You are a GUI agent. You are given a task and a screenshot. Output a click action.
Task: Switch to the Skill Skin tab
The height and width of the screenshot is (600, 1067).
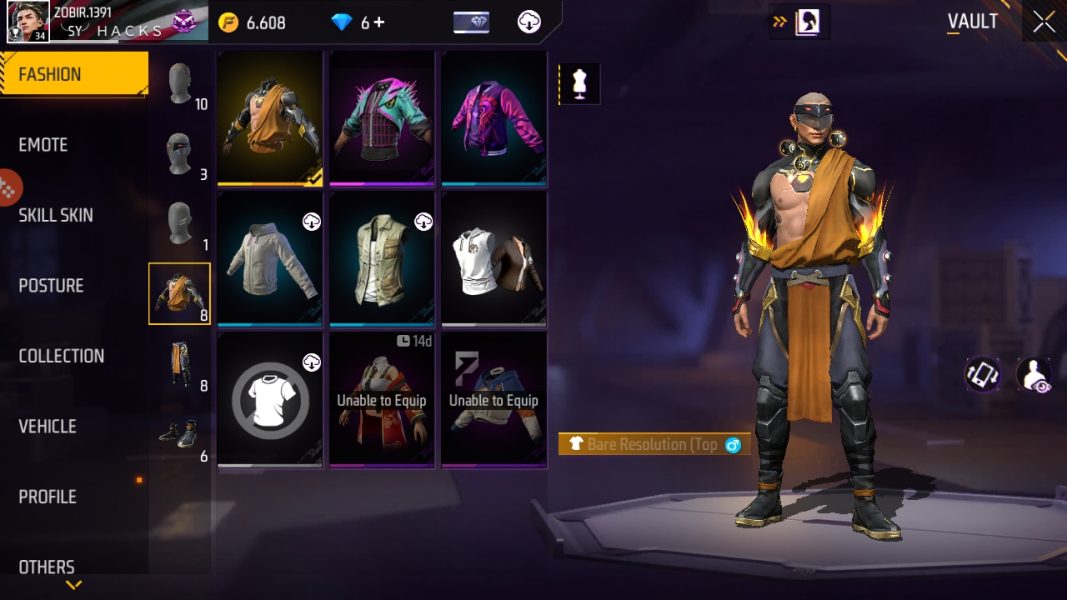click(x=56, y=215)
